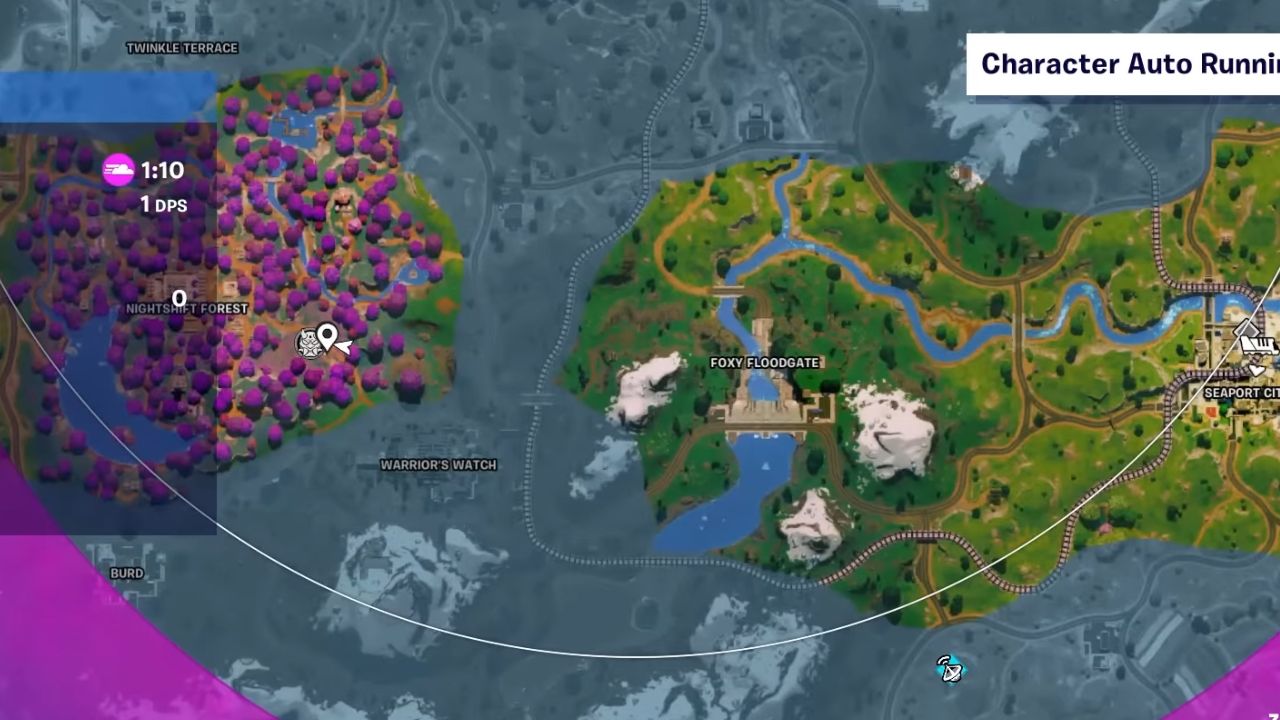
Task: Click the diamond sign marker above the train icon
Action: click(x=1246, y=327)
